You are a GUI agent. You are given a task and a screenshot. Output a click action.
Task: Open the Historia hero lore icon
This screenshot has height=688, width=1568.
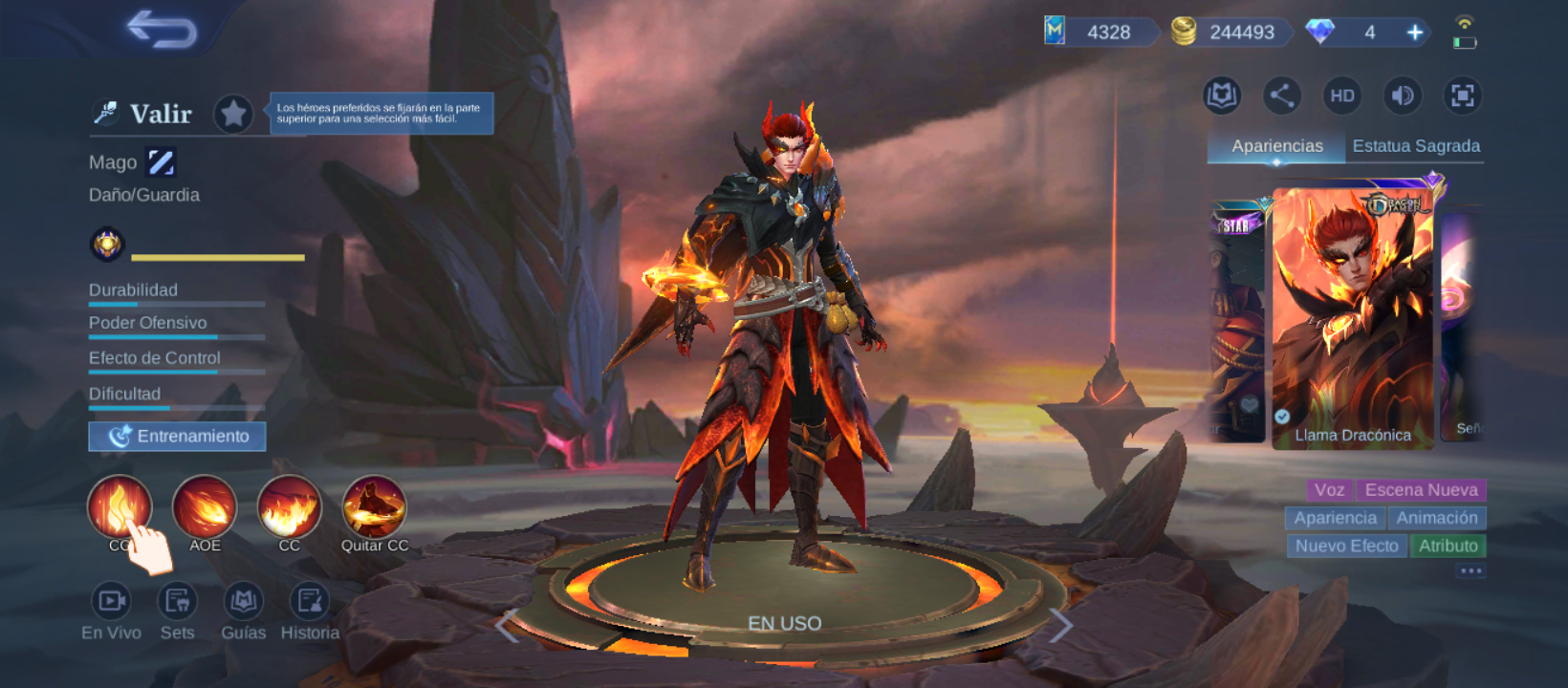[309, 602]
